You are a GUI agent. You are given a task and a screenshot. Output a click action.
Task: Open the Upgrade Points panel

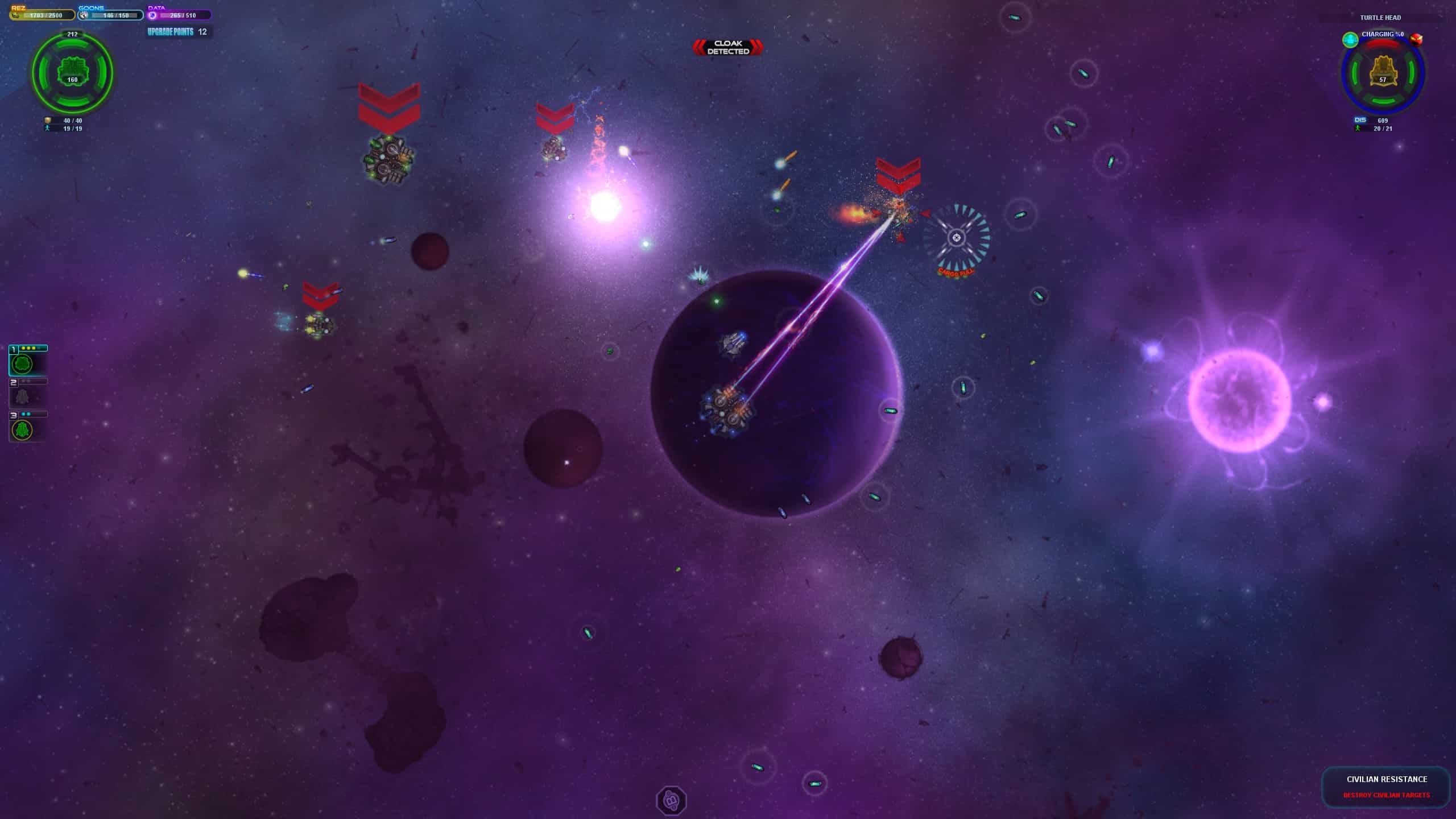[177, 32]
